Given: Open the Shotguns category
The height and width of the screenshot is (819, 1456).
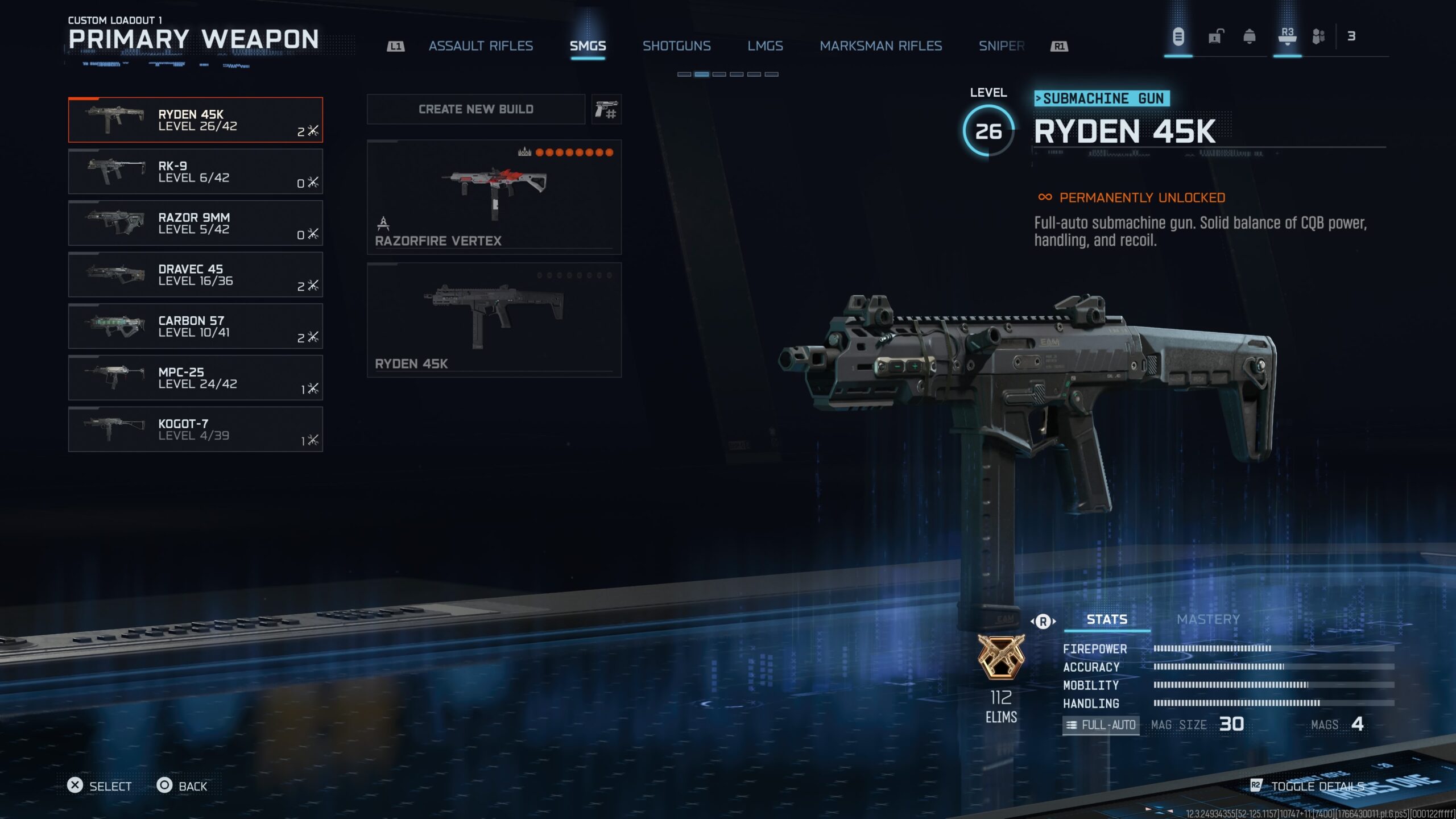Looking at the screenshot, I should (x=676, y=46).
